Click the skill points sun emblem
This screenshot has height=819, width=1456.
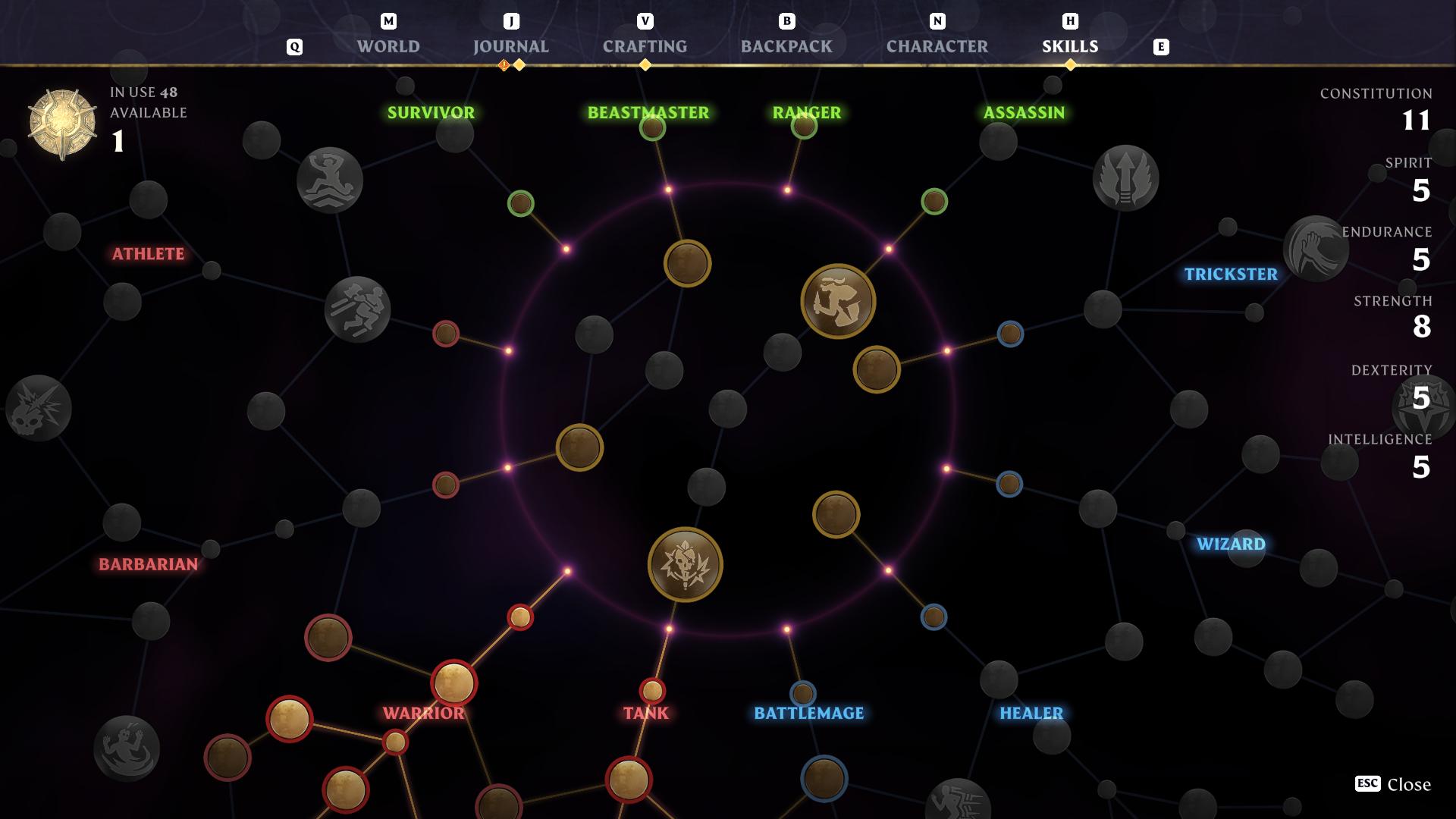coord(62,124)
